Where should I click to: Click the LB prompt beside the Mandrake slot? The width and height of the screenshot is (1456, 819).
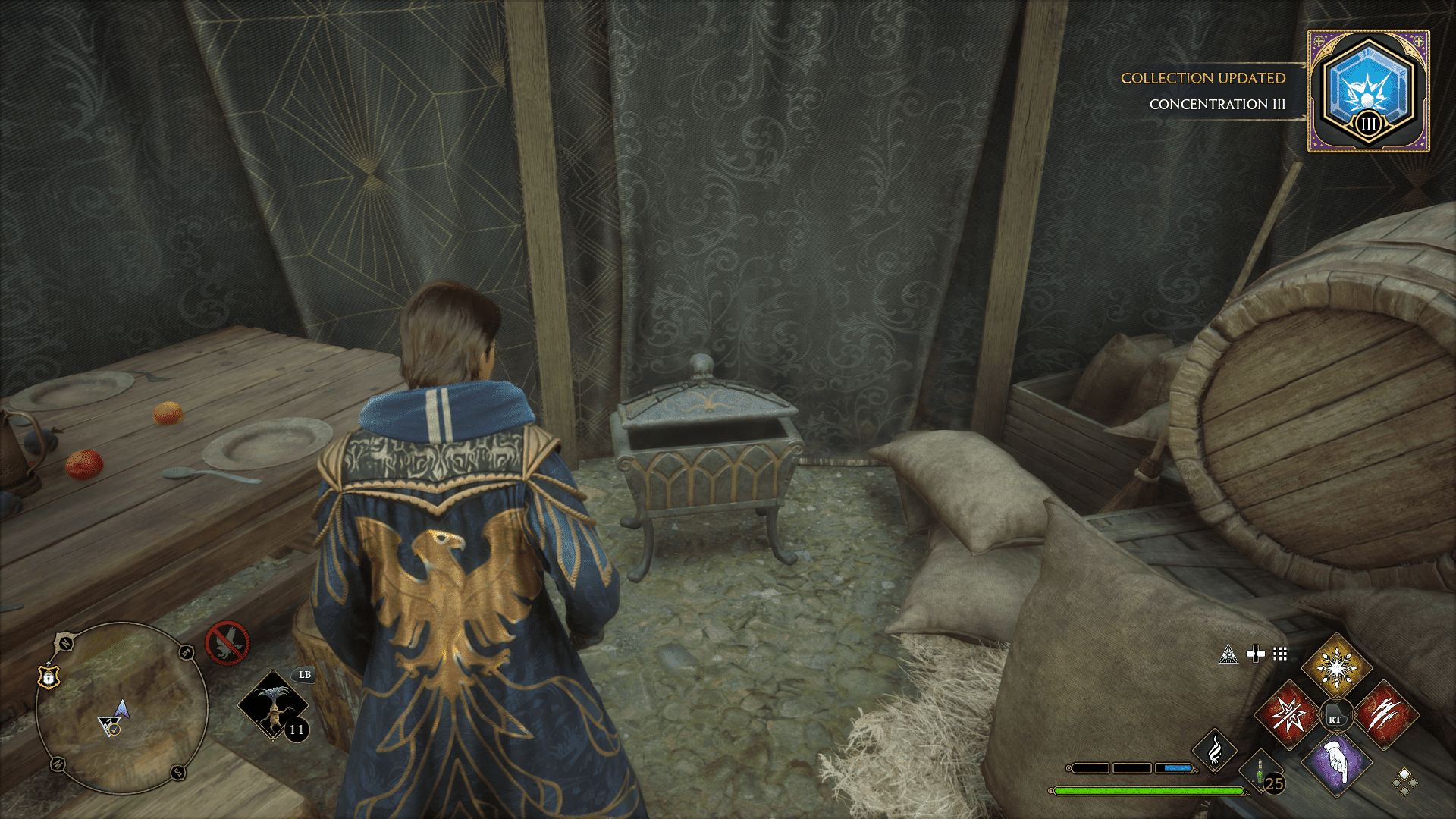click(x=303, y=673)
